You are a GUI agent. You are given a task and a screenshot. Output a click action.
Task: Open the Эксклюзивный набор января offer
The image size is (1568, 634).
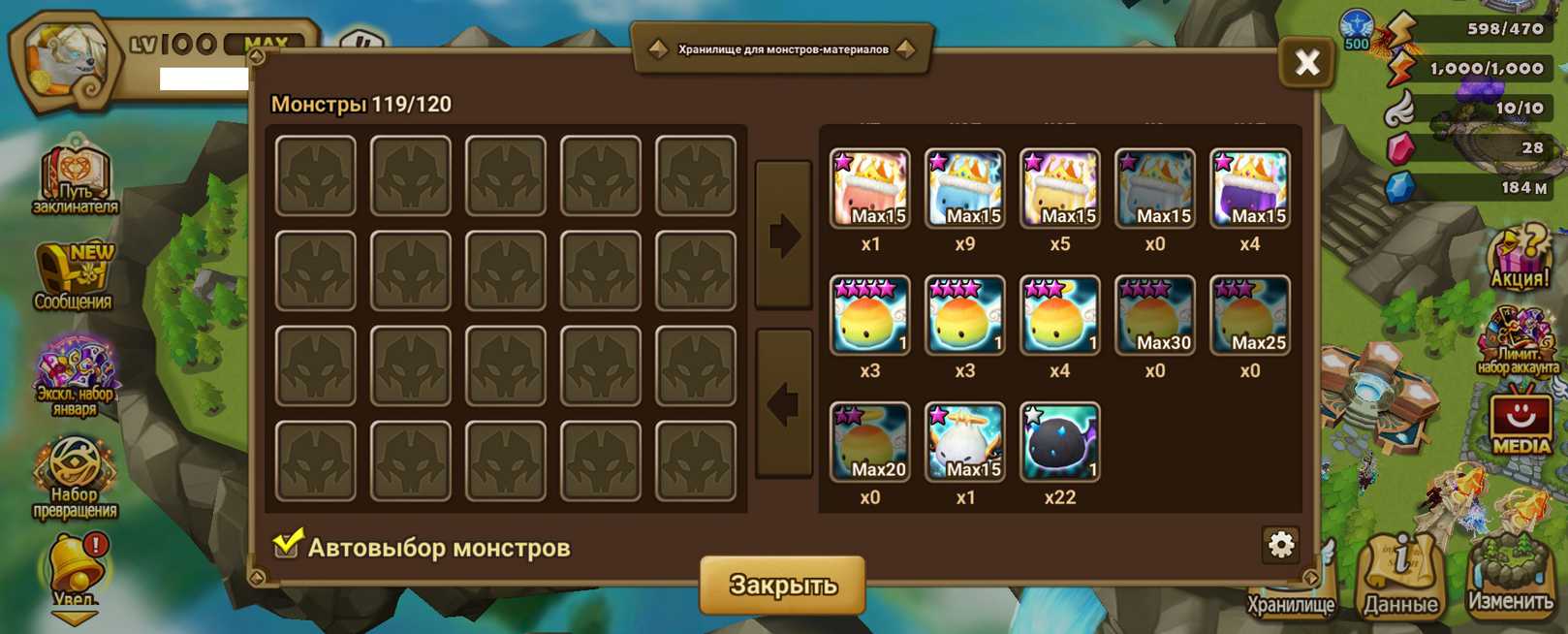coord(75,375)
